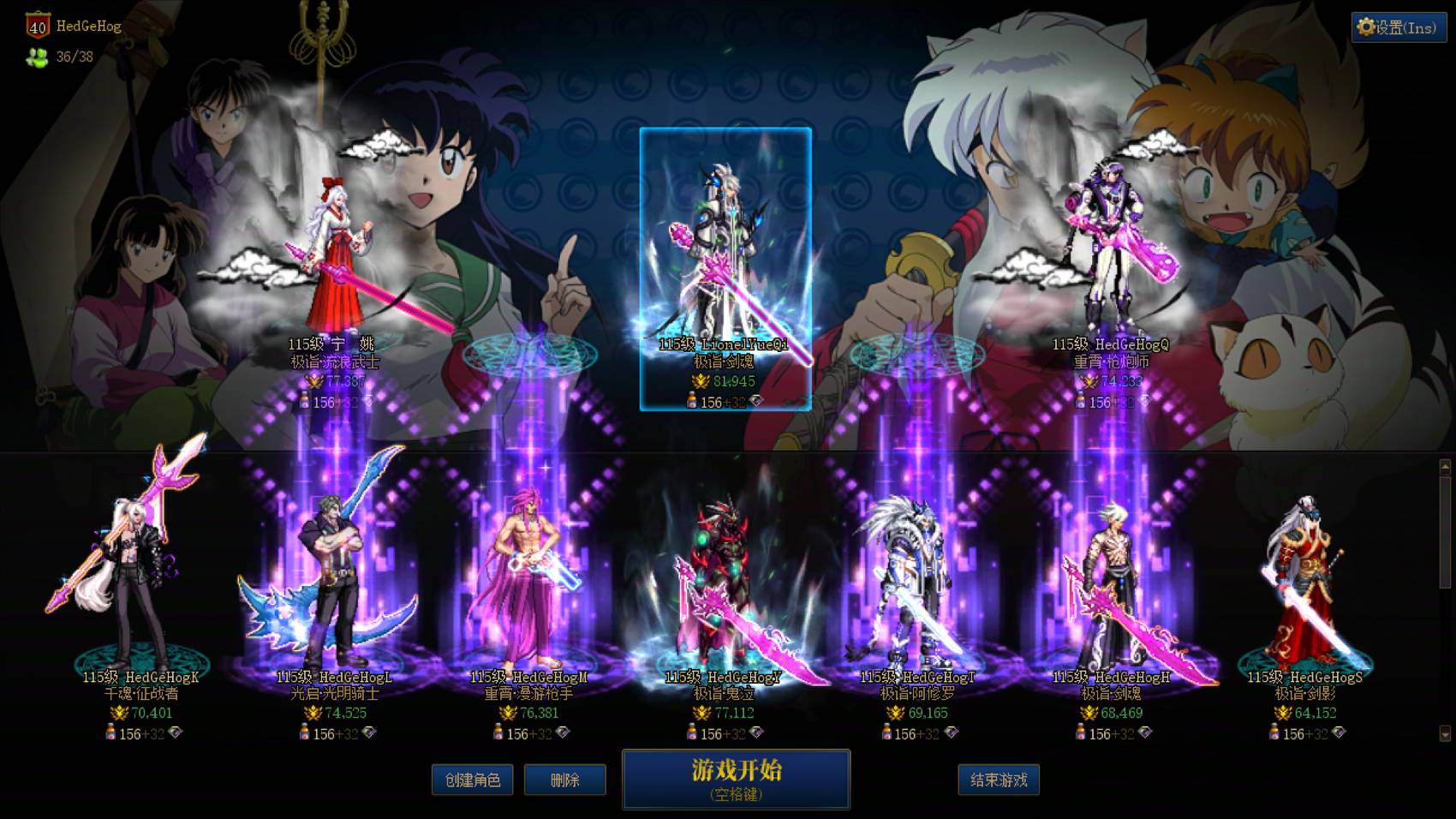The width and height of the screenshot is (1456, 819).
Task: Click the 结束游戏 end game button
Action: tap(1000, 780)
